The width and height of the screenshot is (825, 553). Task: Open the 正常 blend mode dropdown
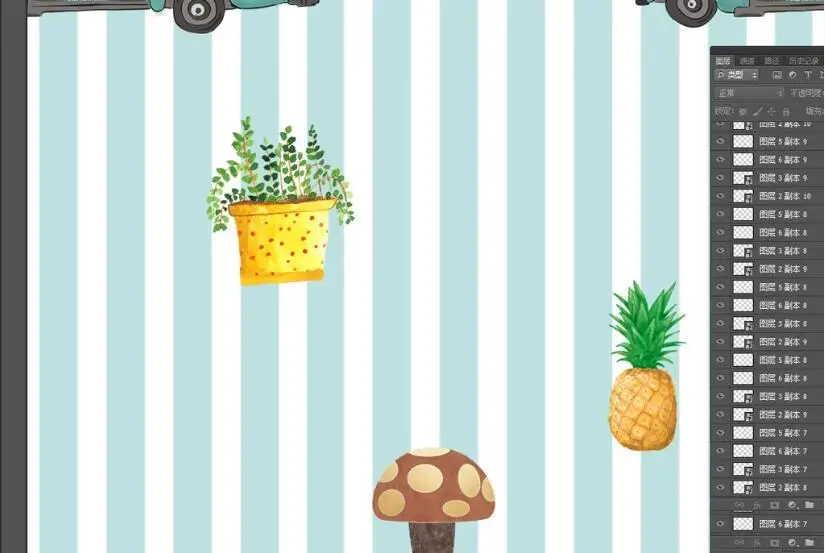click(x=749, y=93)
